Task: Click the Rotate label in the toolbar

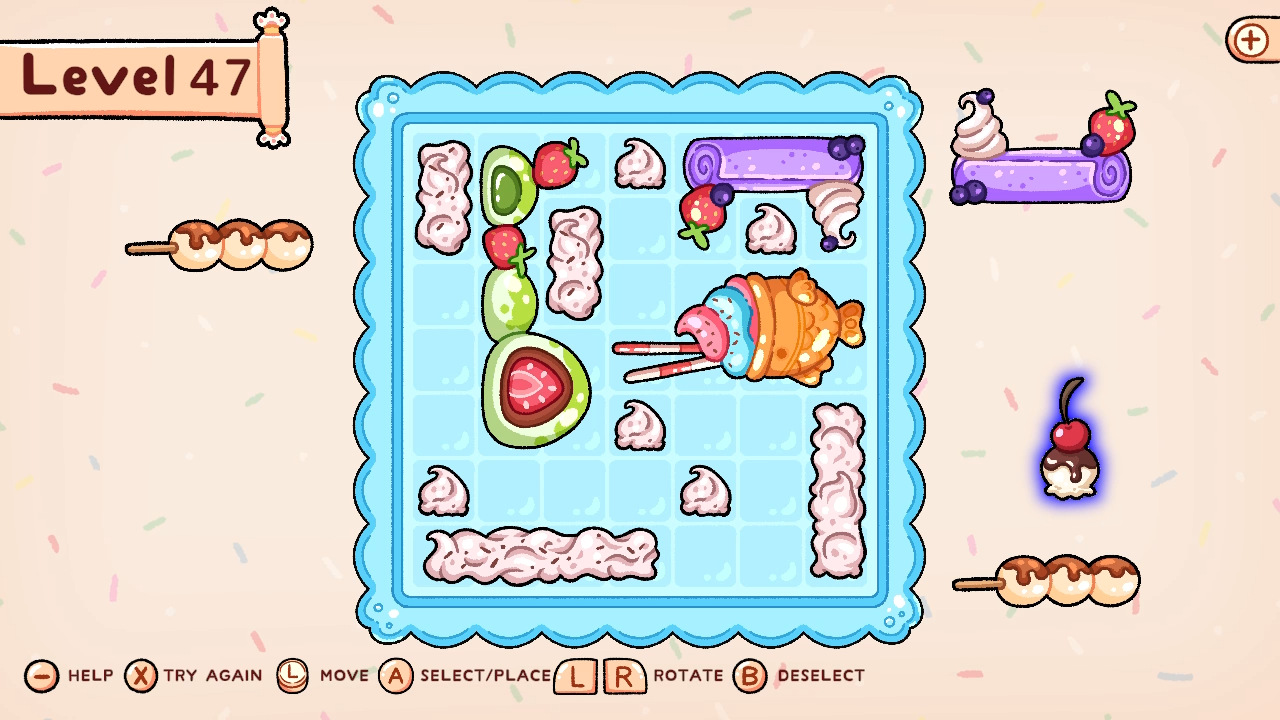Action: [688, 676]
